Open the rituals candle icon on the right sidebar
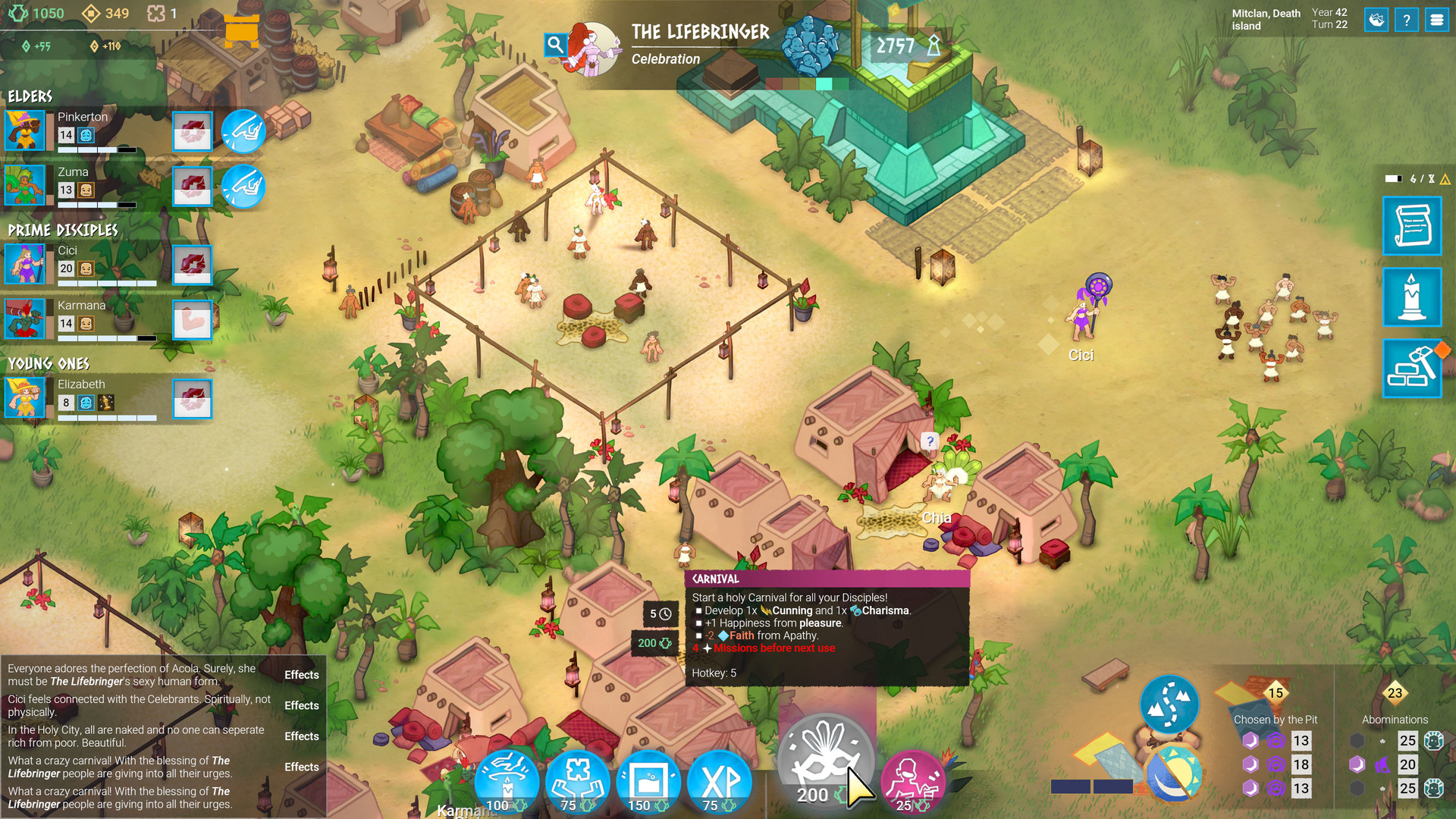The height and width of the screenshot is (819, 1456). [1412, 297]
